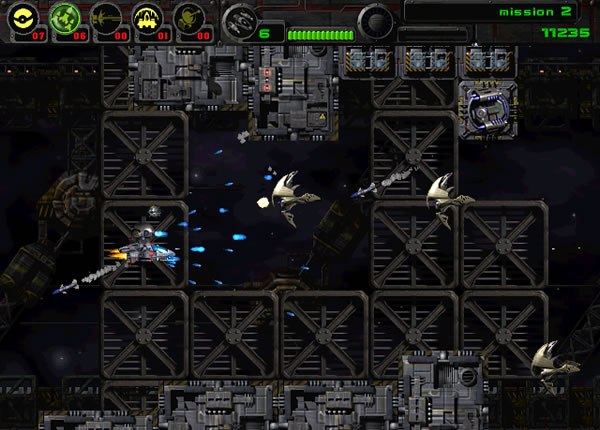This screenshot has width=600, height=430.
Task: Select the dim yellow bomb weapon icon
Action: 189,17
